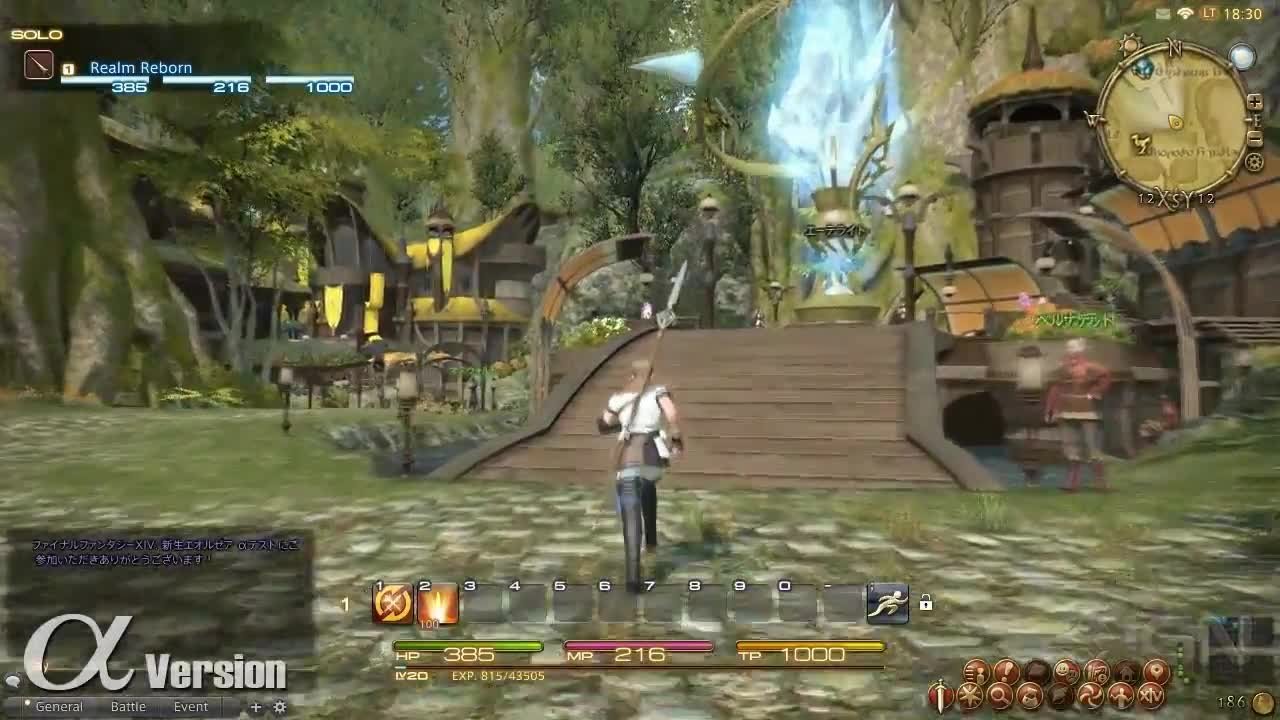The width and height of the screenshot is (1280, 720).
Task: Toggle the swirl-symbol menu icon
Action: pos(1090,696)
